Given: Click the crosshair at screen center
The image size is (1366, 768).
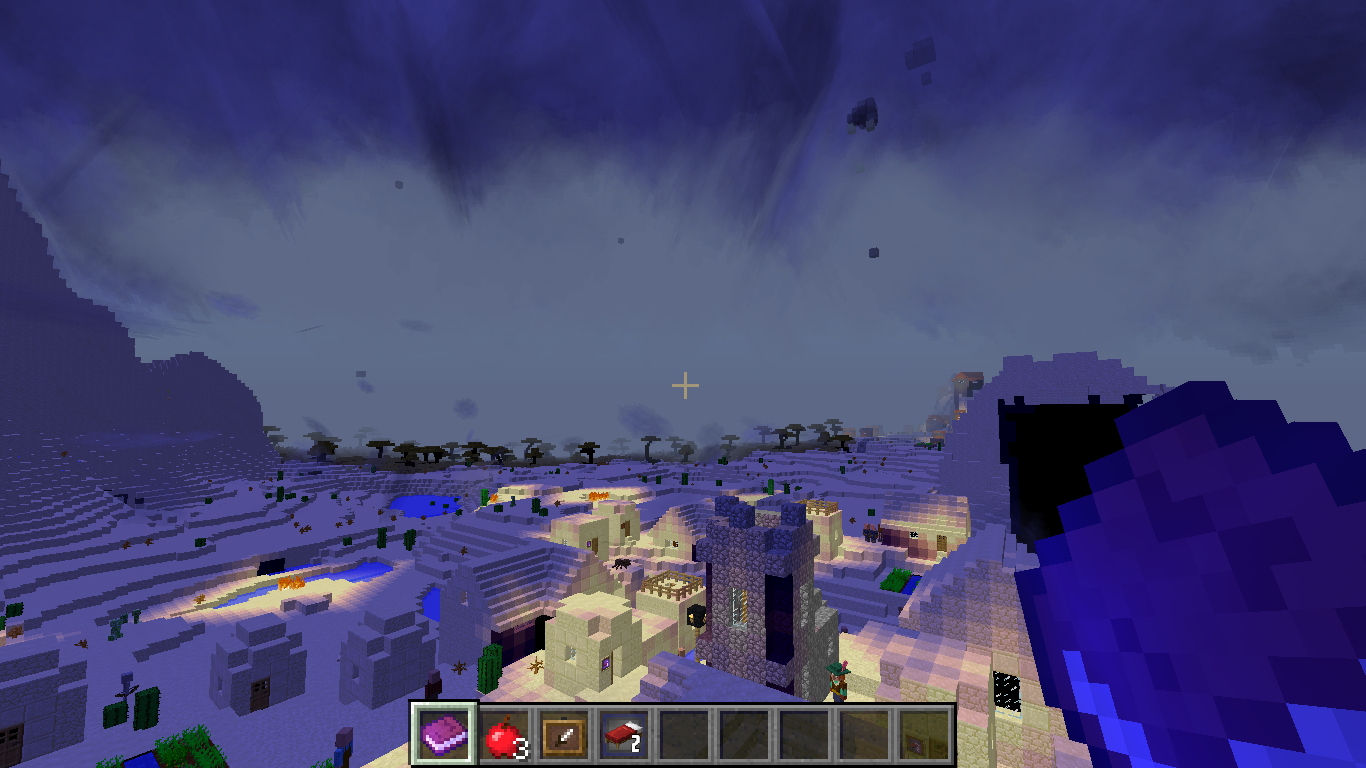Looking at the screenshot, I should (x=684, y=382).
